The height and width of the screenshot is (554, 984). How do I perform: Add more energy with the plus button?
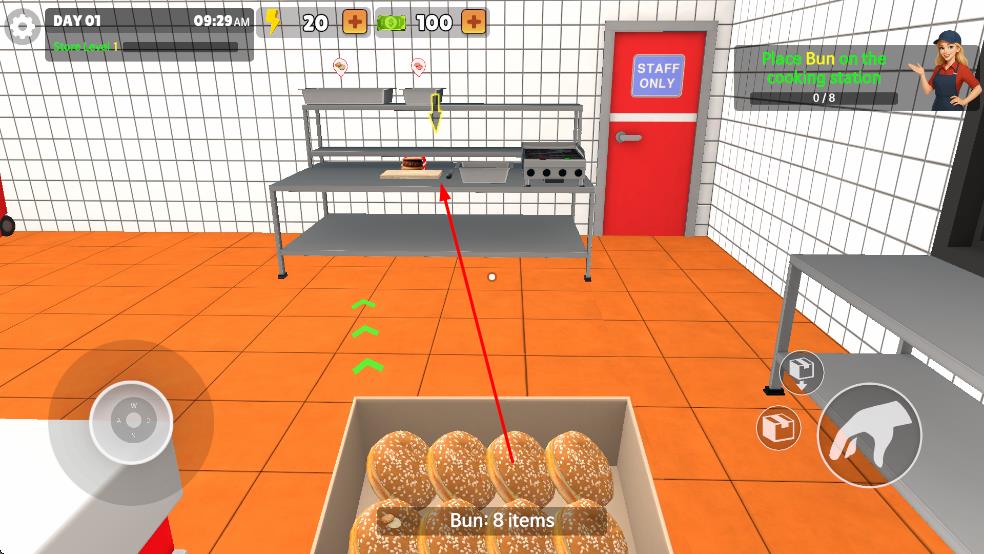tap(355, 21)
